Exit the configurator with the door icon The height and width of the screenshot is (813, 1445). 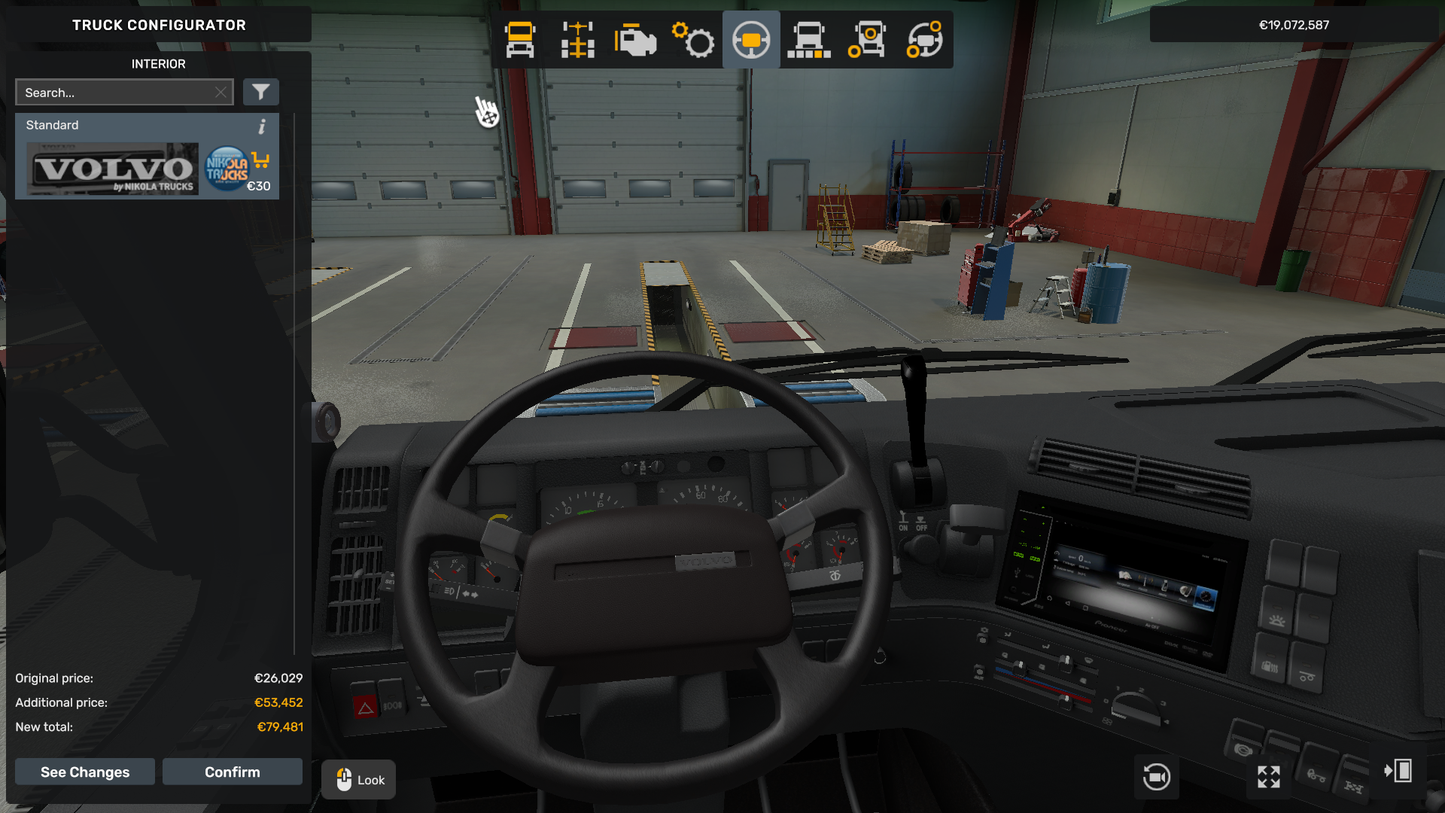point(1398,771)
